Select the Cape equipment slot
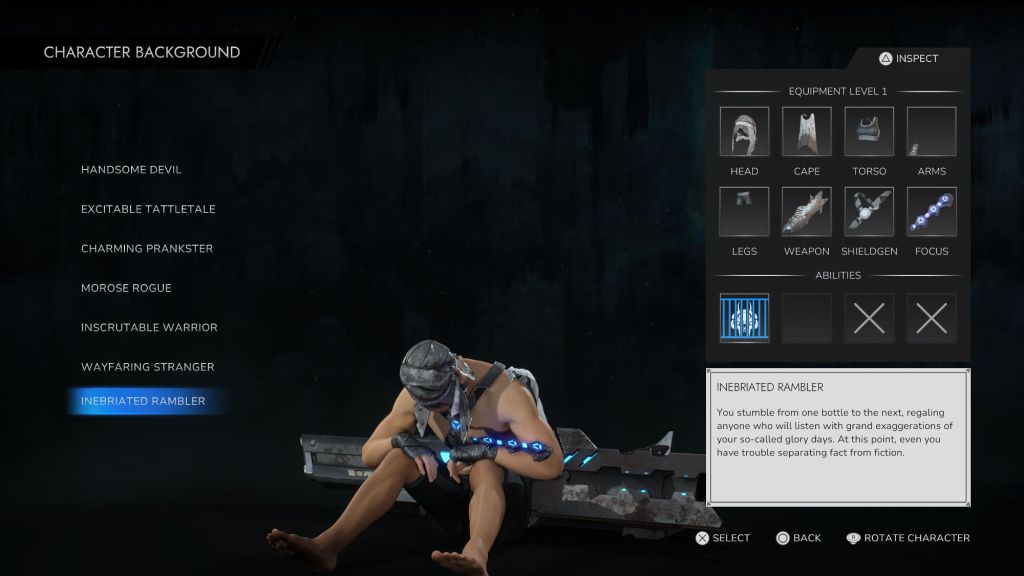 click(807, 132)
